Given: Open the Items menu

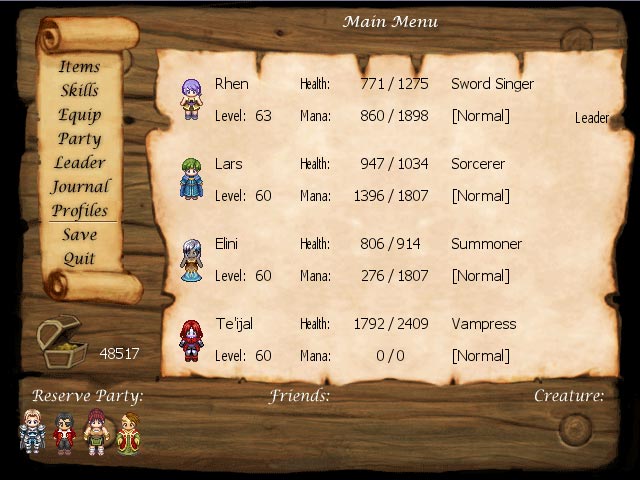Looking at the screenshot, I should tap(80, 67).
